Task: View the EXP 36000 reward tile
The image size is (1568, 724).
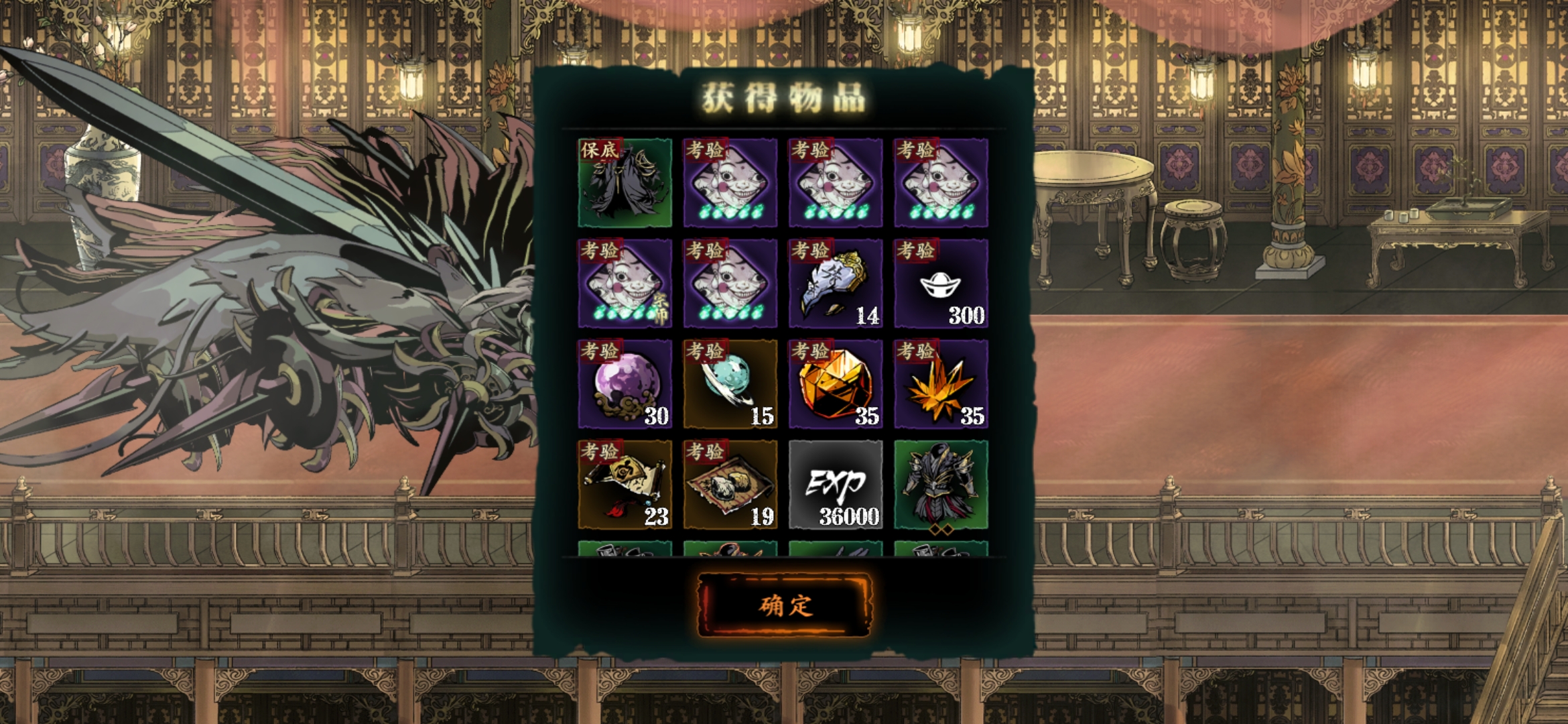Action: coord(836,485)
